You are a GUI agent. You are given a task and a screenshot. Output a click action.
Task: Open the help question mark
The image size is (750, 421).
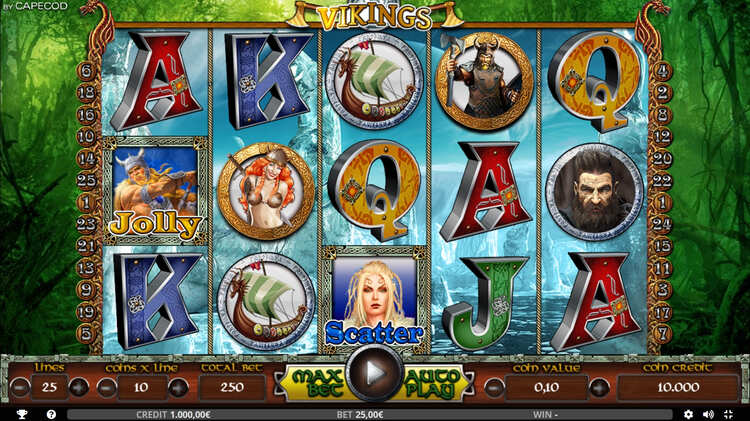pyautogui.click(x=51, y=413)
